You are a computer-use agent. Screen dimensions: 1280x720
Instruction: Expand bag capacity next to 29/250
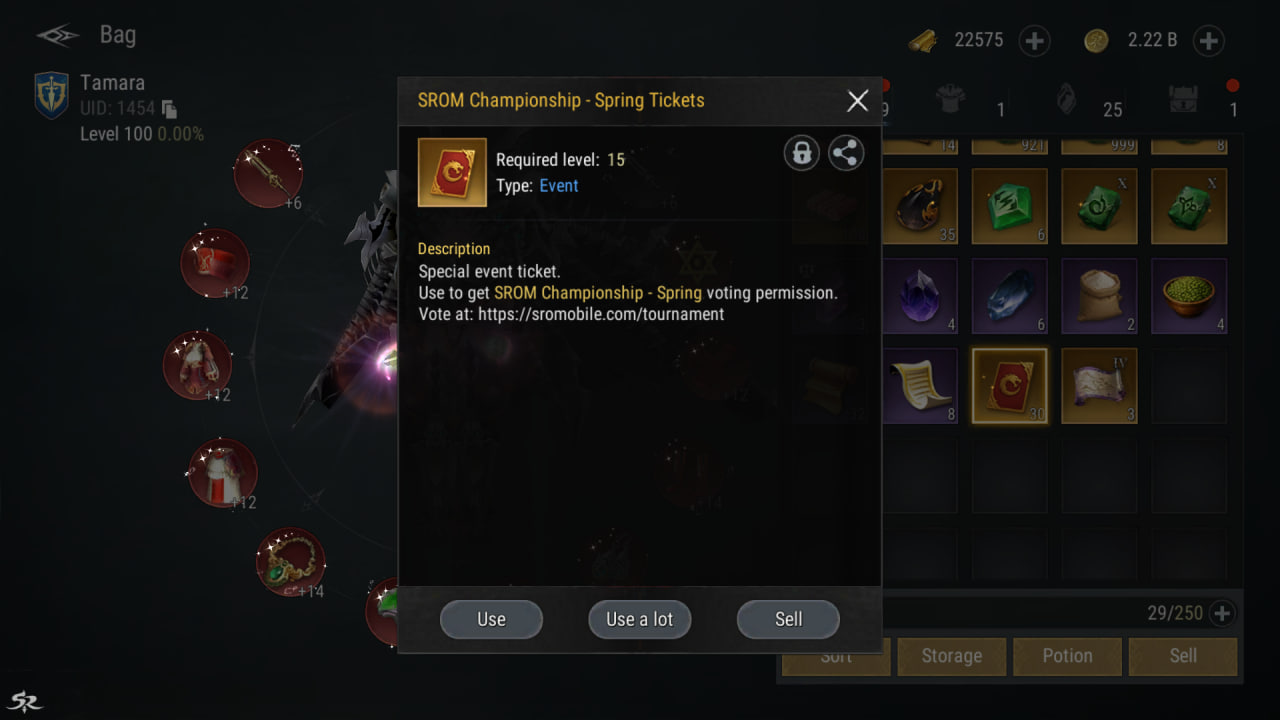(x=1221, y=613)
